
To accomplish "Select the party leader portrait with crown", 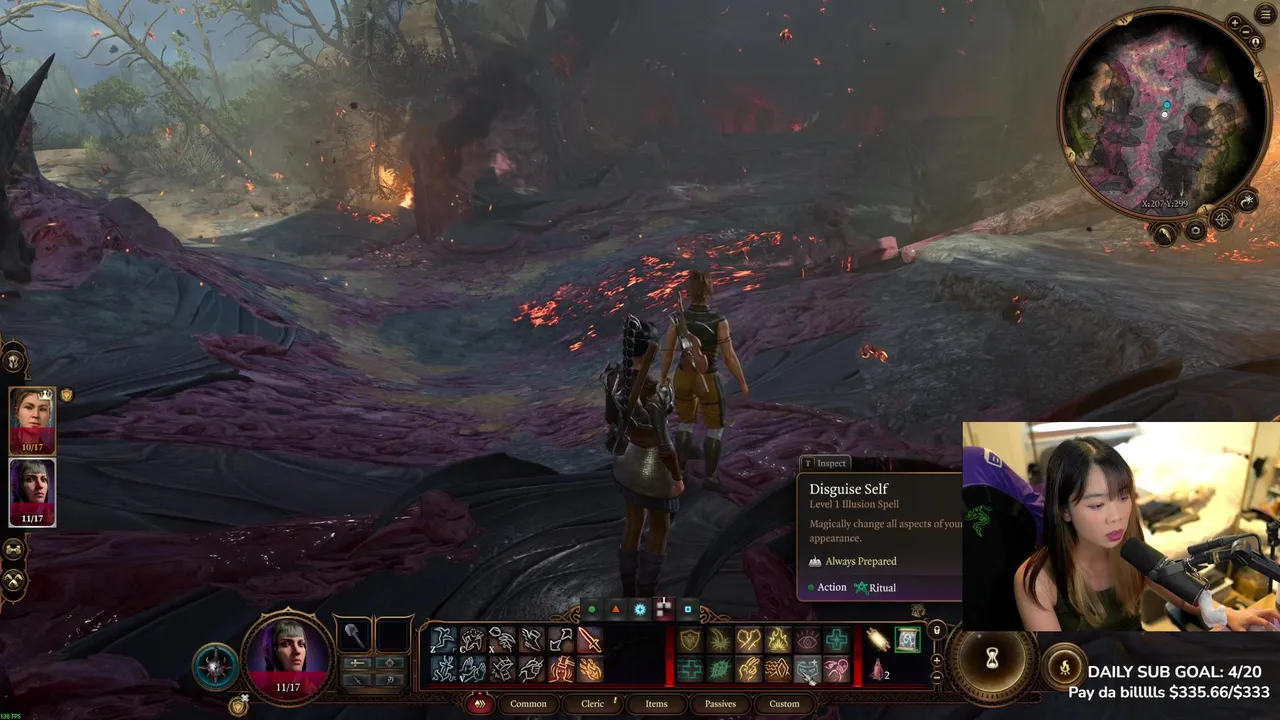I will pos(32,420).
